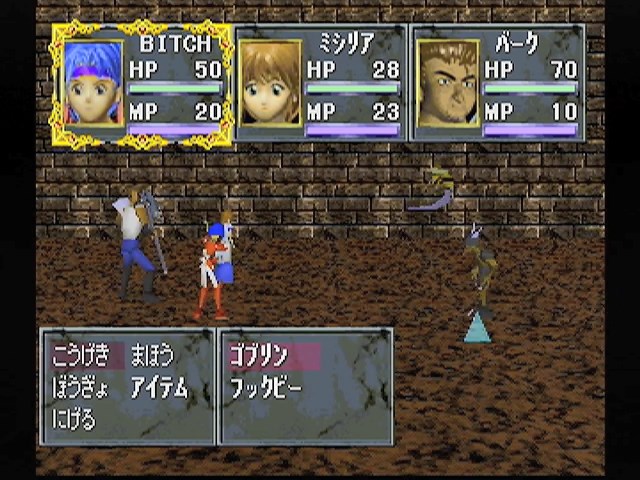Pick the ぼうぎょ (Defend) command
Image resolution: width=640 pixels, height=480 pixels.
pyautogui.click(x=79, y=388)
